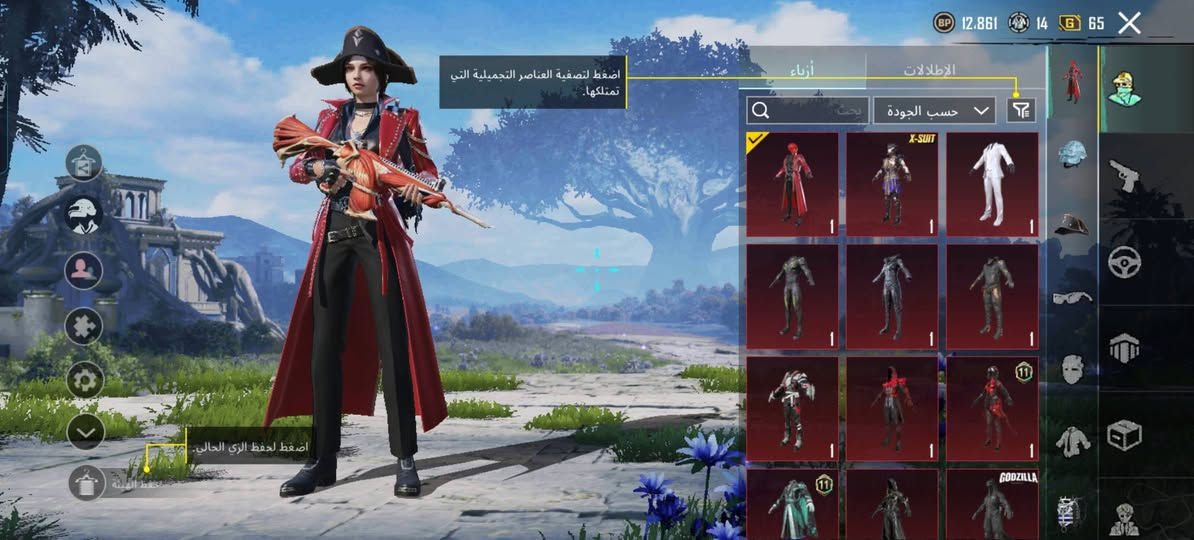The image size is (1194, 540).
Task: Open the الإطلالات looks tab
Action: click(929, 70)
